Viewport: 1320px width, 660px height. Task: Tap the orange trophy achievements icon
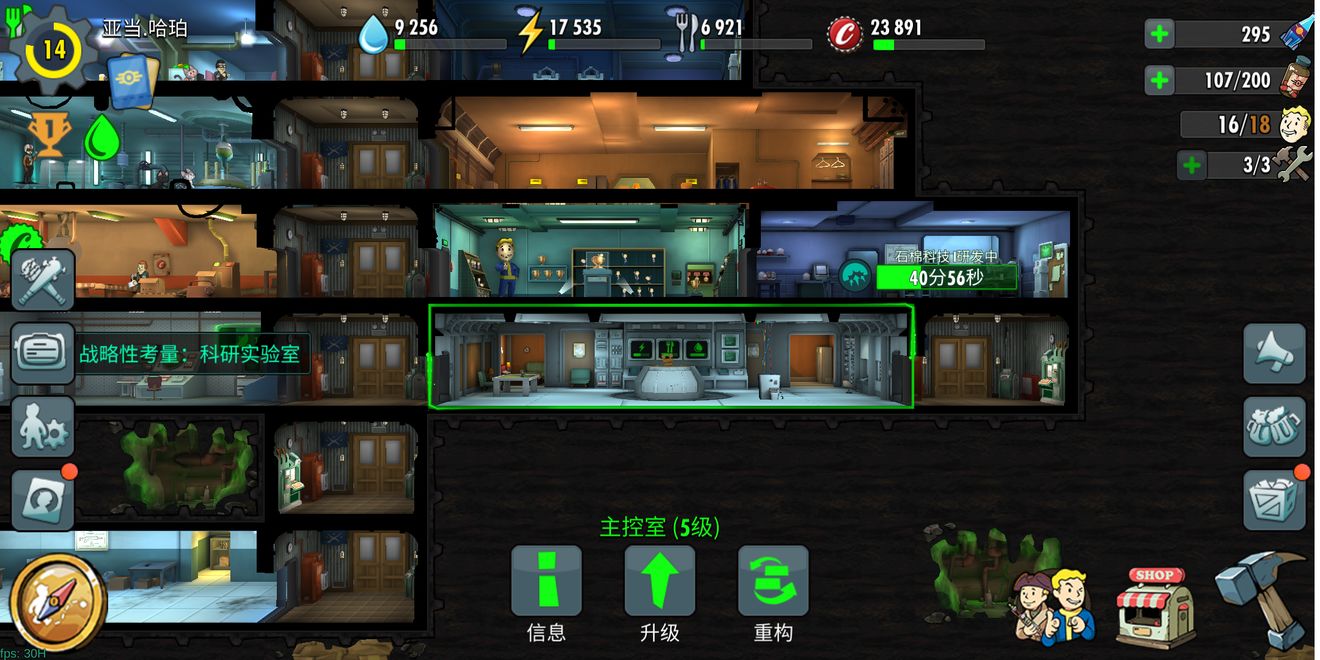click(44, 136)
